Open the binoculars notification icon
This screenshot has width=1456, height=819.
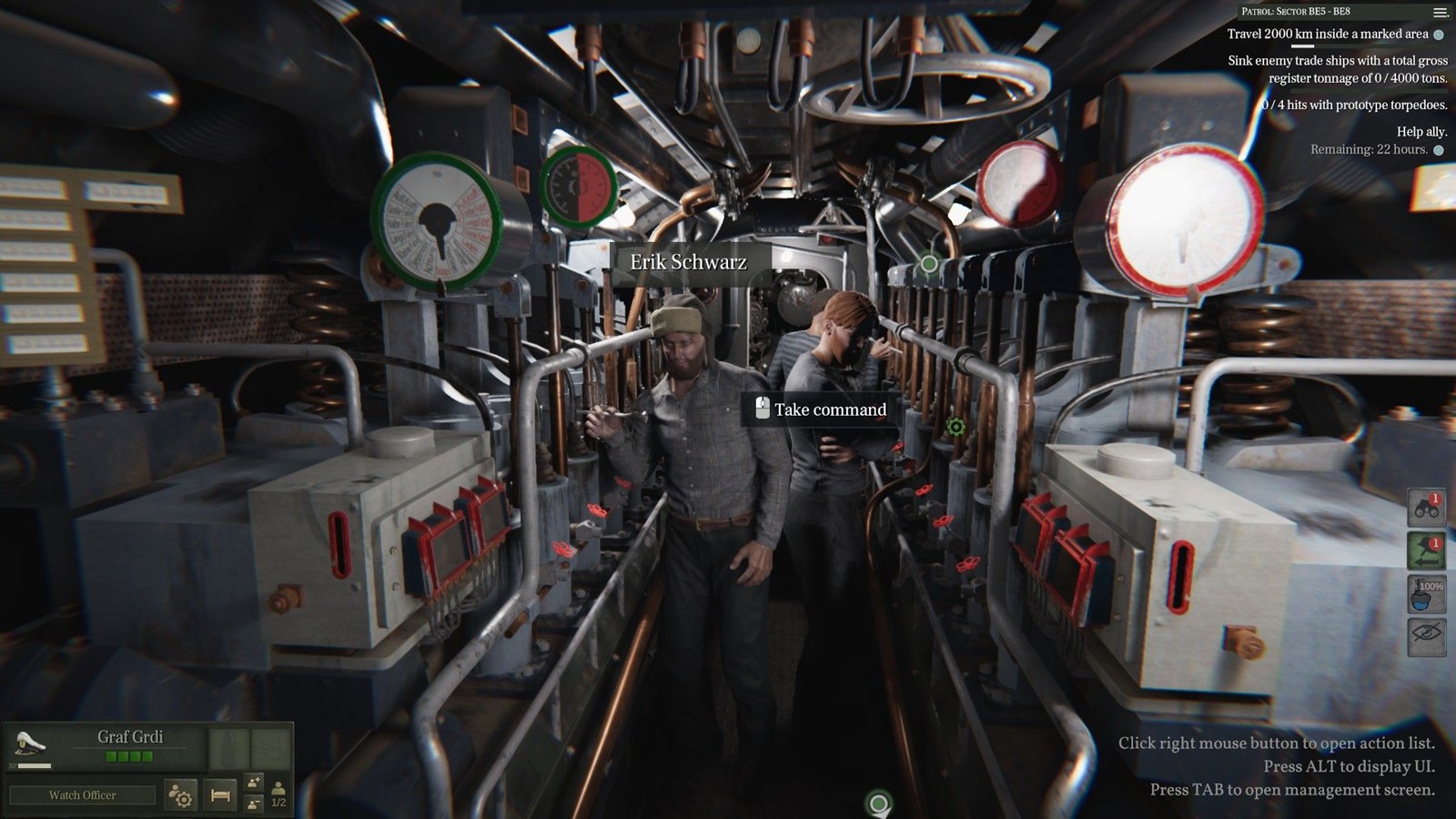click(1426, 508)
